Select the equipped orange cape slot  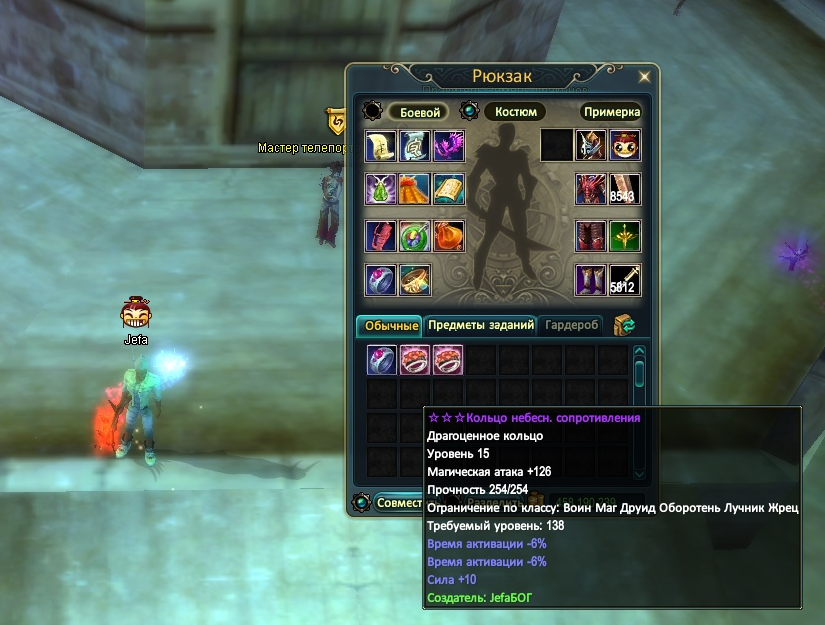[x=415, y=190]
